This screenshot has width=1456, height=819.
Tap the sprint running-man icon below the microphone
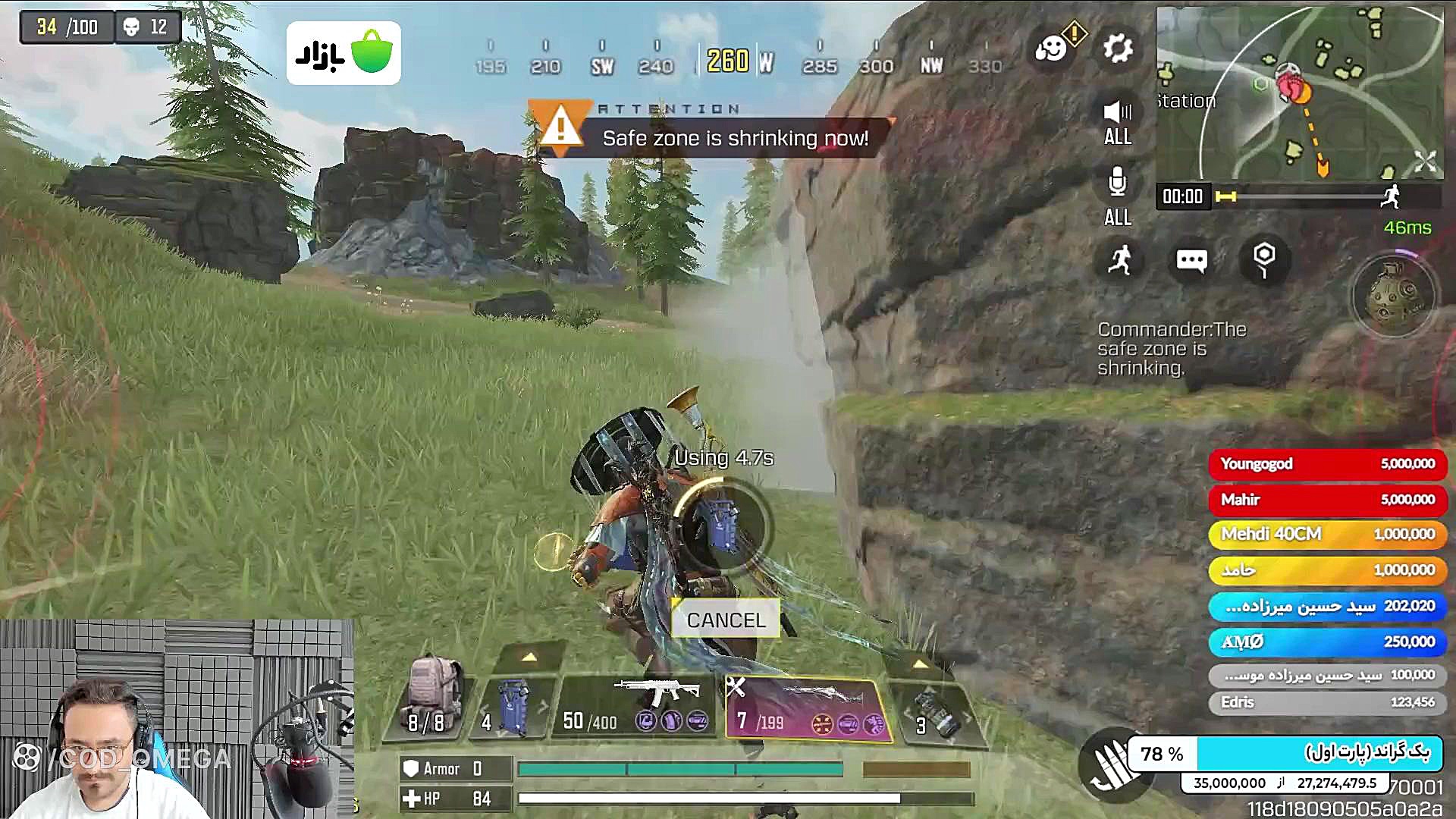point(1120,261)
